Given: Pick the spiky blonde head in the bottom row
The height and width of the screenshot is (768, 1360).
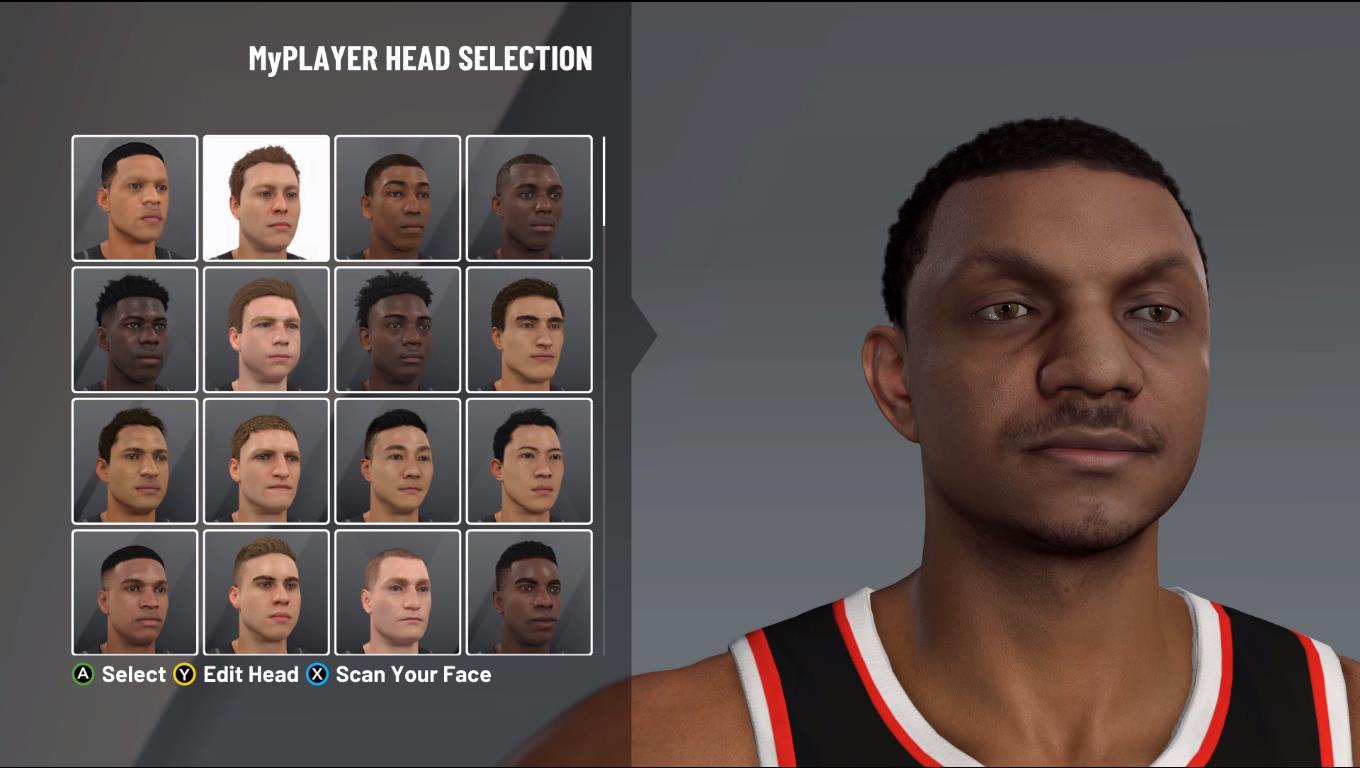Looking at the screenshot, I should tap(265, 591).
